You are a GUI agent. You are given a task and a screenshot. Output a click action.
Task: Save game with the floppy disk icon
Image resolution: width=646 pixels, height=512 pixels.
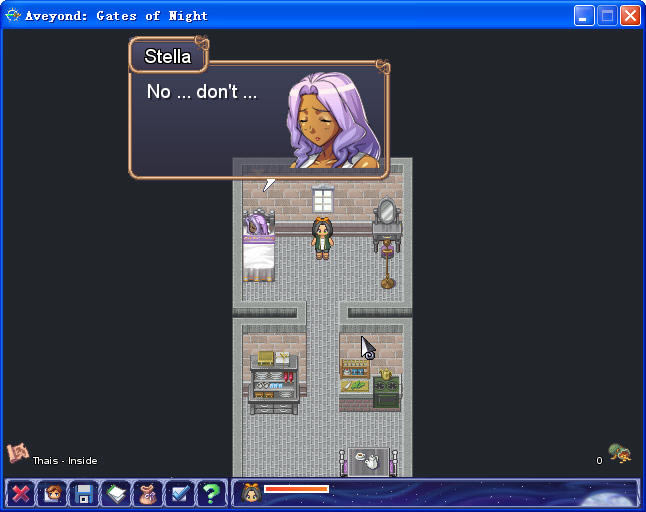pyautogui.click(x=84, y=493)
